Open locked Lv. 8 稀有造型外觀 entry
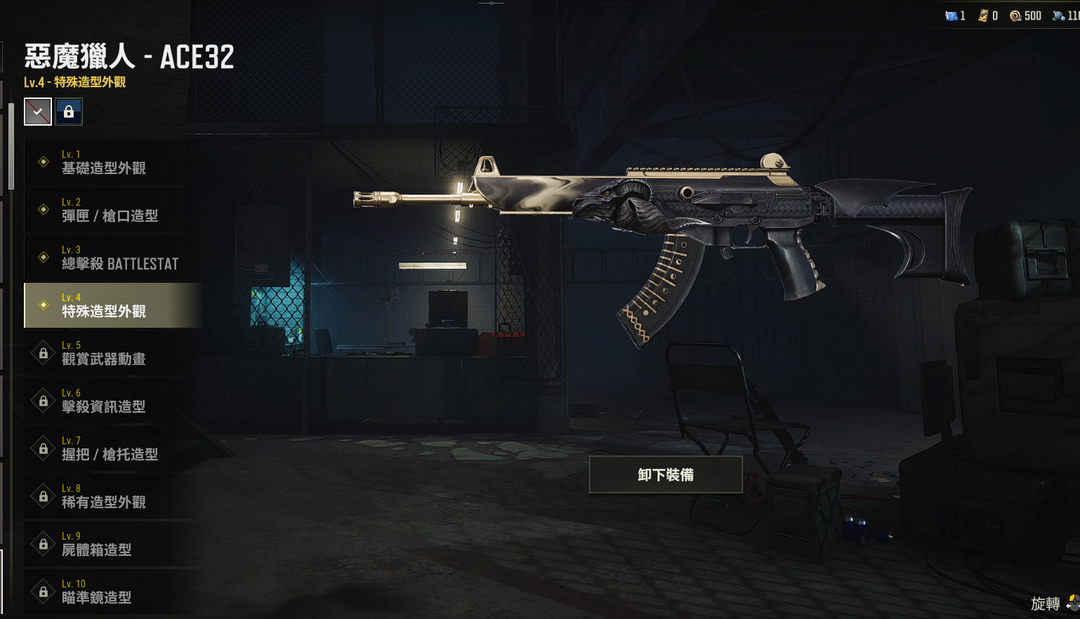1080x619 pixels. [112, 496]
